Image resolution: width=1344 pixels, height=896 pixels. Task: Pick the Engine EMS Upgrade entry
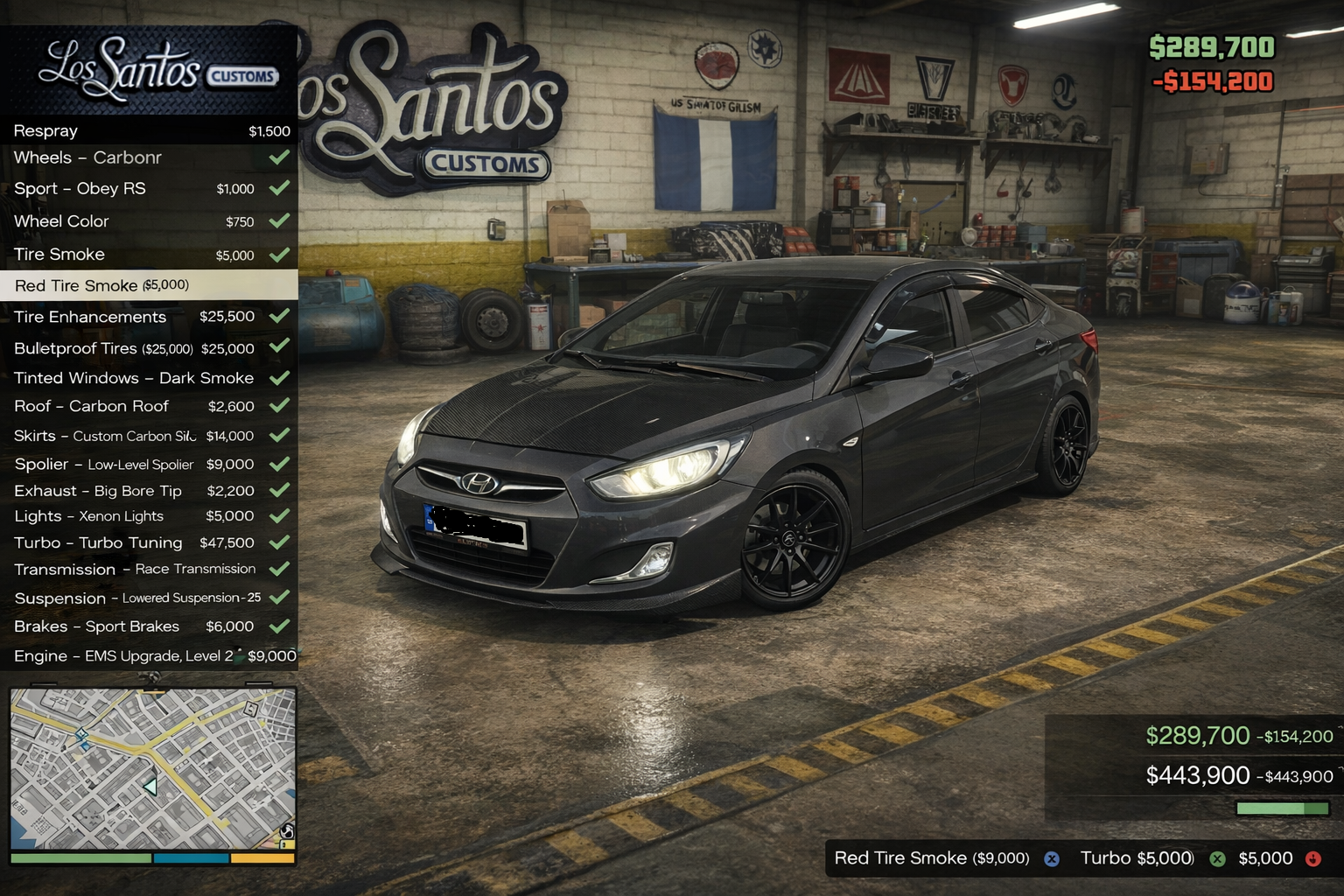point(149,656)
